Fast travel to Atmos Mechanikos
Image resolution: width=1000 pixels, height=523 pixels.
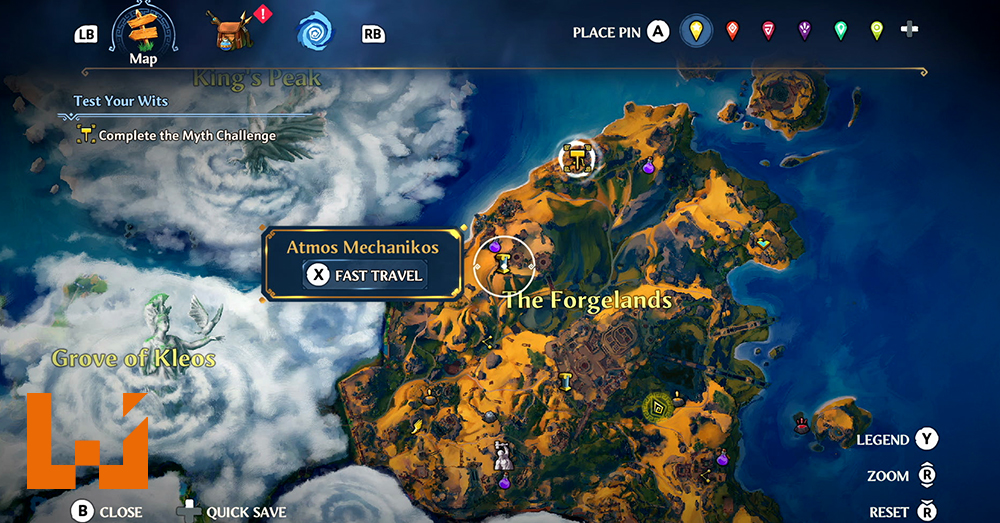tap(365, 275)
